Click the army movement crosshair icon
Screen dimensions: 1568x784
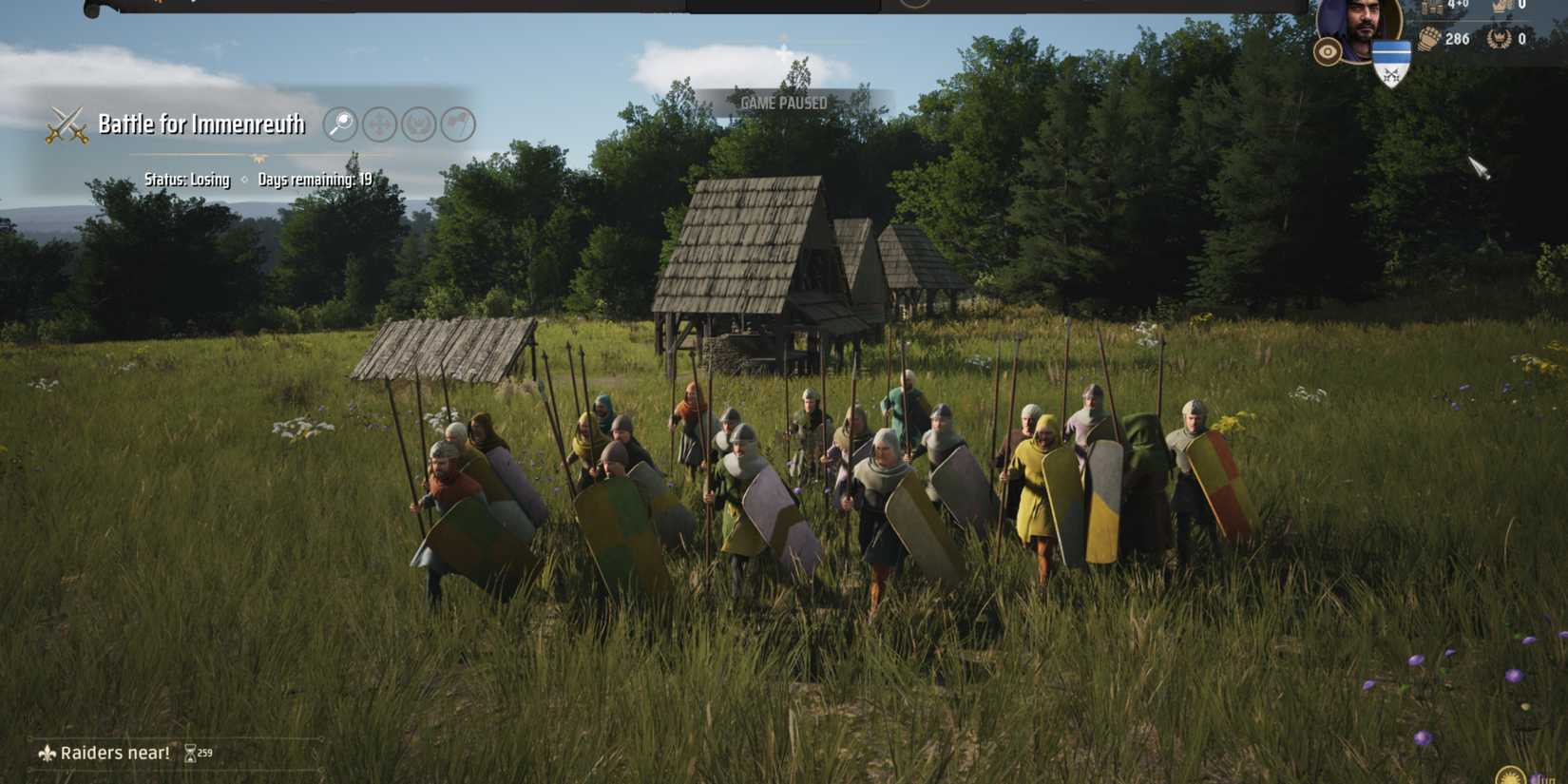point(378,124)
